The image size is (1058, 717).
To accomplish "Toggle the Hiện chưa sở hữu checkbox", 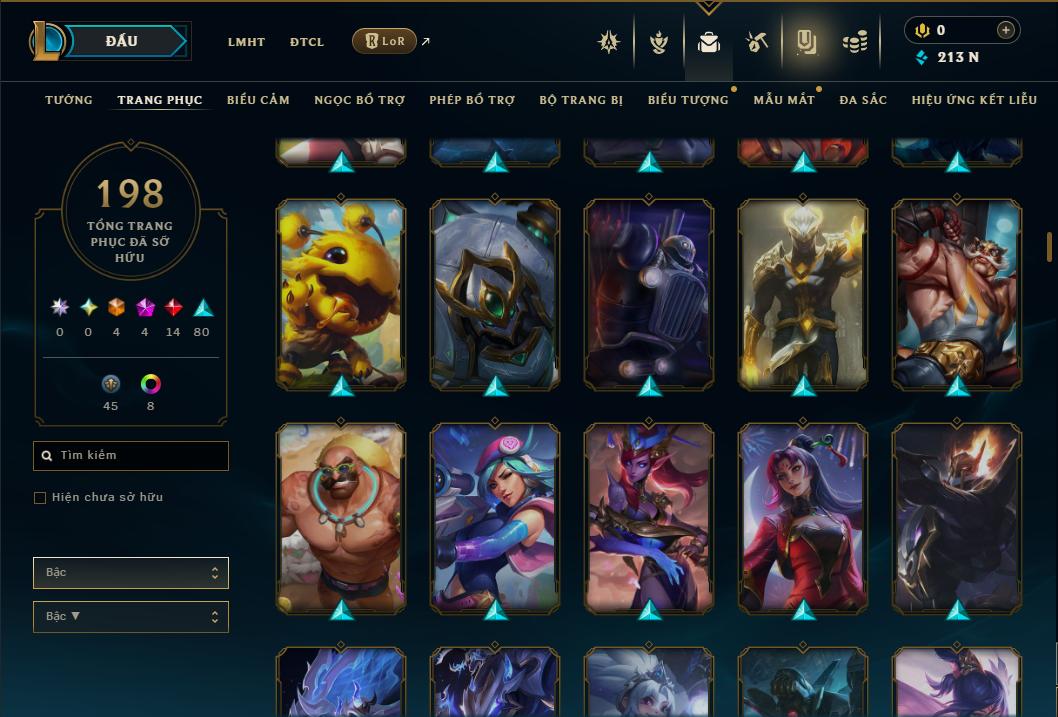I will pos(40,498).
